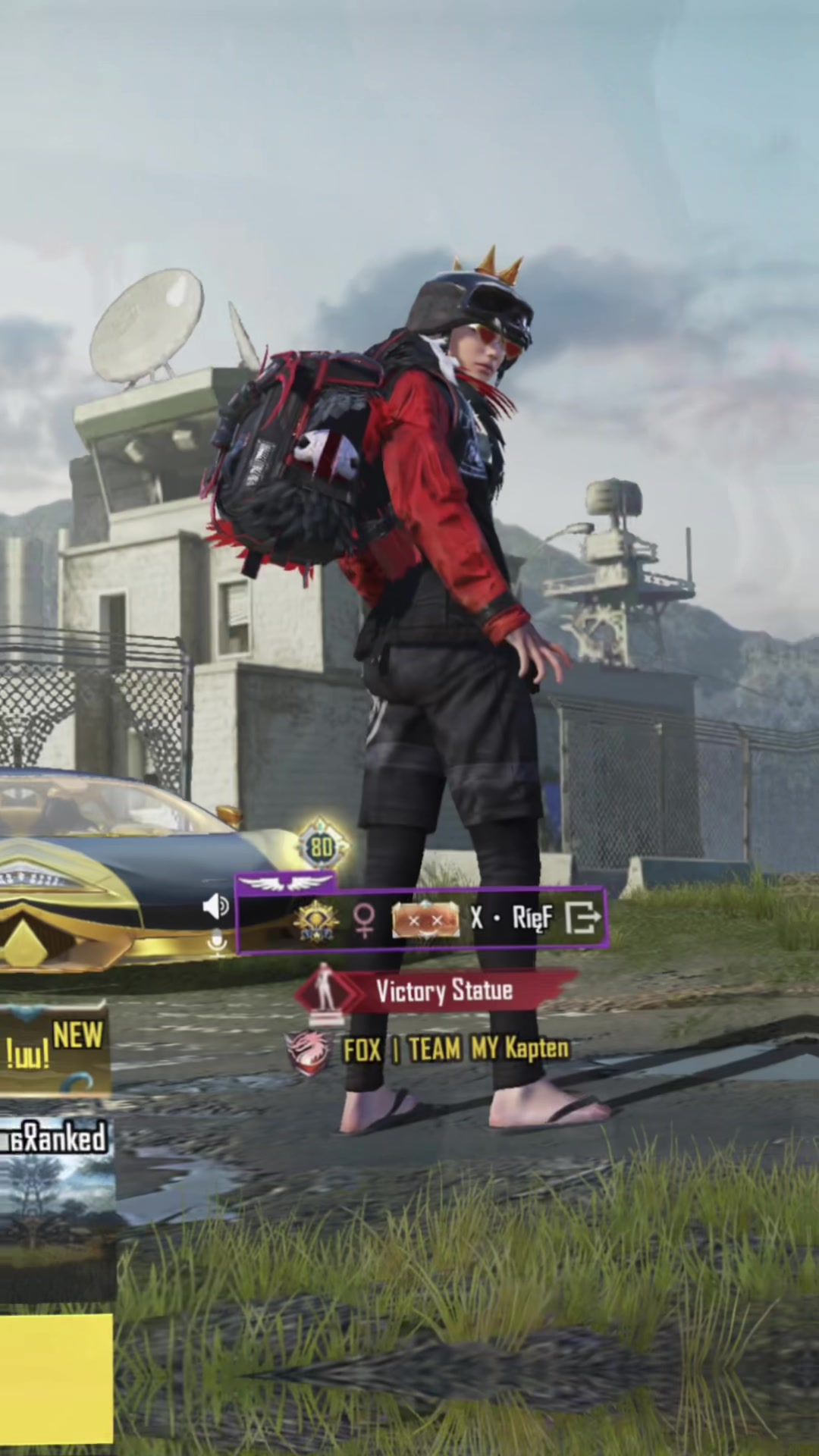Click the orange title badge on nameplate
The image size is (819, 1456).
pyautogui.click(x=425, y=920)
